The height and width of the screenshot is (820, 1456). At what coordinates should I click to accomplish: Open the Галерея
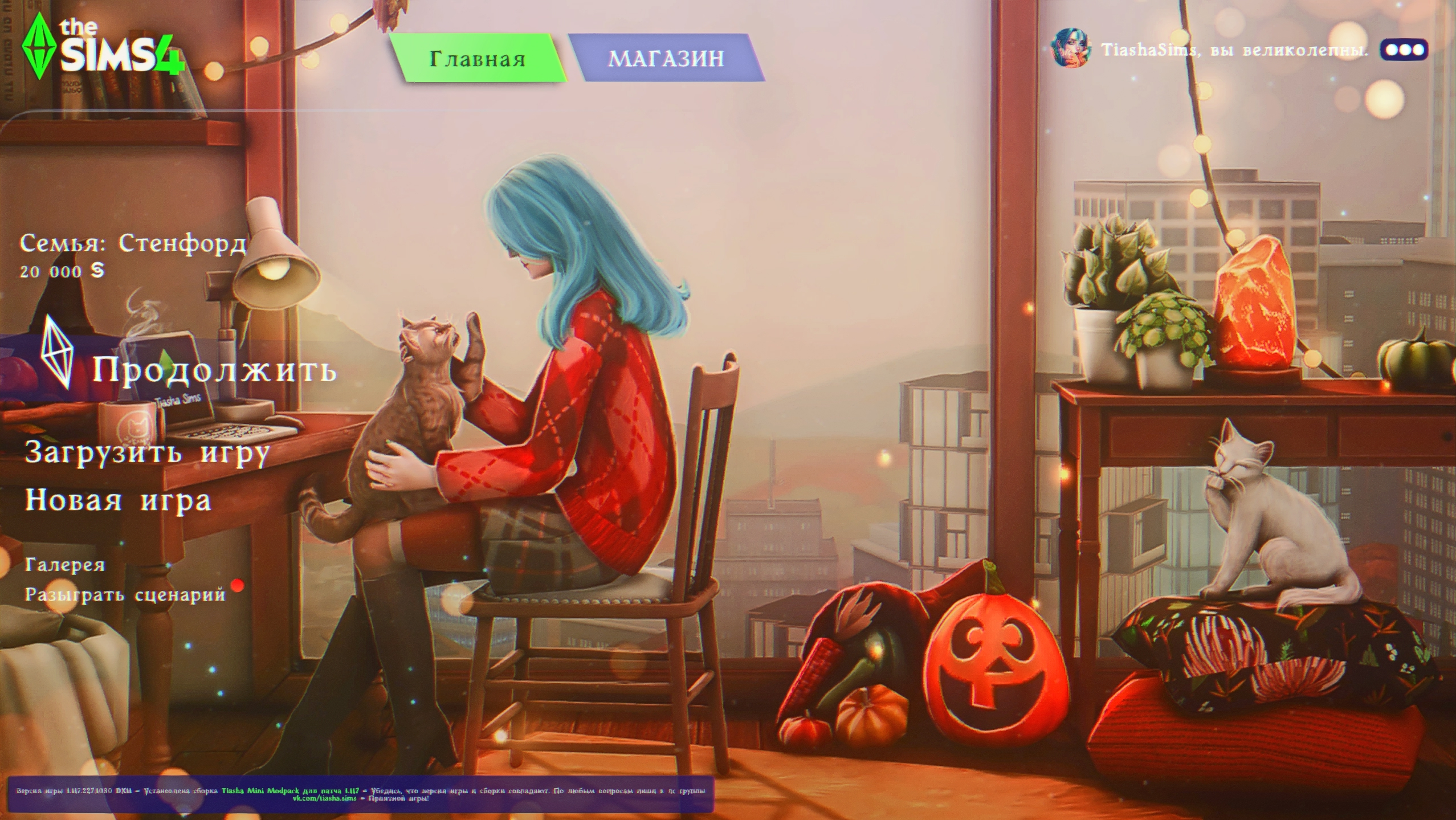pyautogui.click(x=65, y=565)
